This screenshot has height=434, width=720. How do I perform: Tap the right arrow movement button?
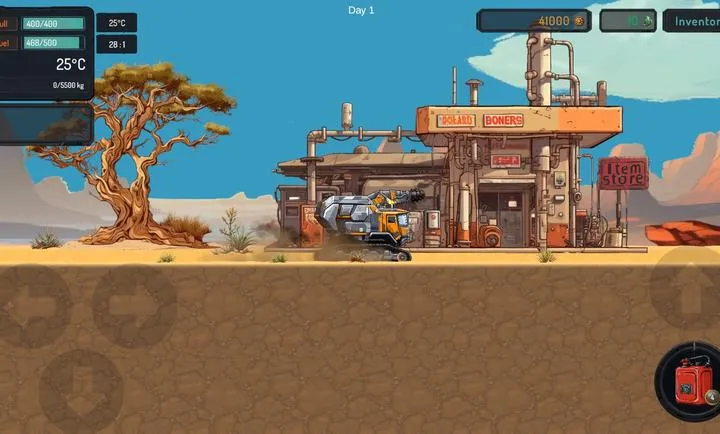click(x=133, y=305)
